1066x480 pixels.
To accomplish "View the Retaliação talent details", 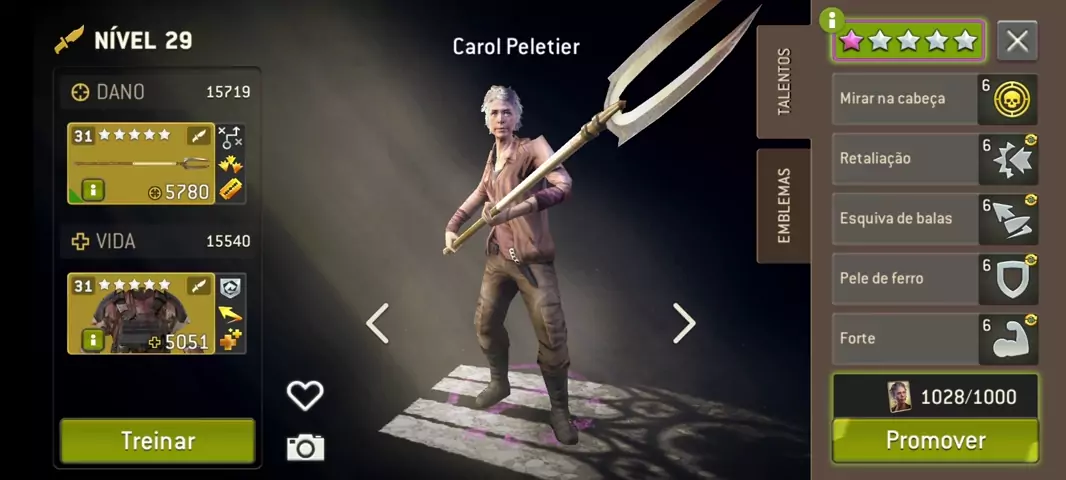I will click(x=935, y=159).
